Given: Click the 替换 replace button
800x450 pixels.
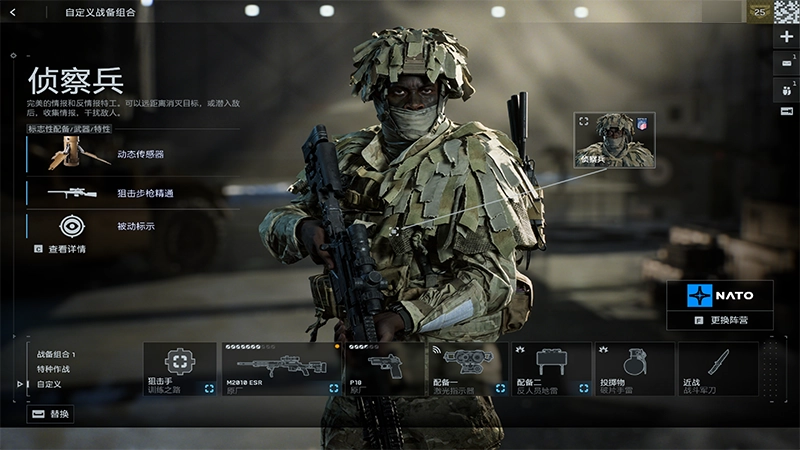Looking at the screenshot, I should coord(51,413).
